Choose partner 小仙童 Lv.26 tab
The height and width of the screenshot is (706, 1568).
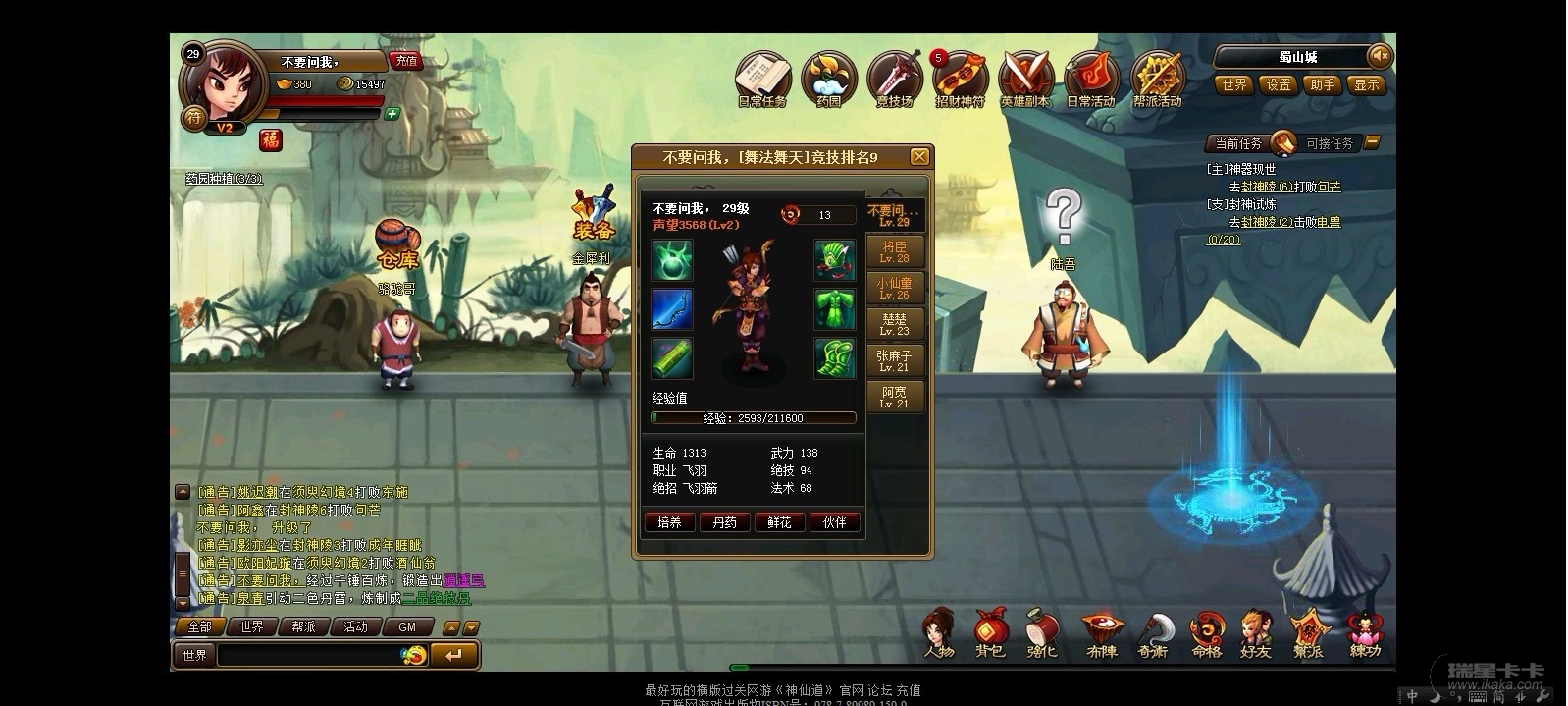pyautogui.click(x=895, y=288)
